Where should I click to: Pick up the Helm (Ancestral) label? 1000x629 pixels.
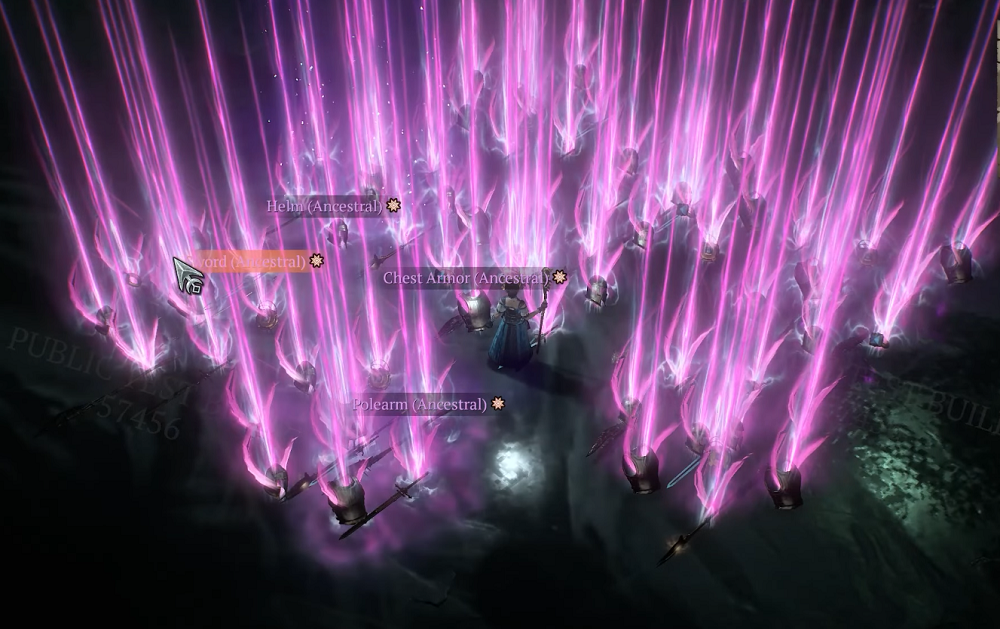324,206
